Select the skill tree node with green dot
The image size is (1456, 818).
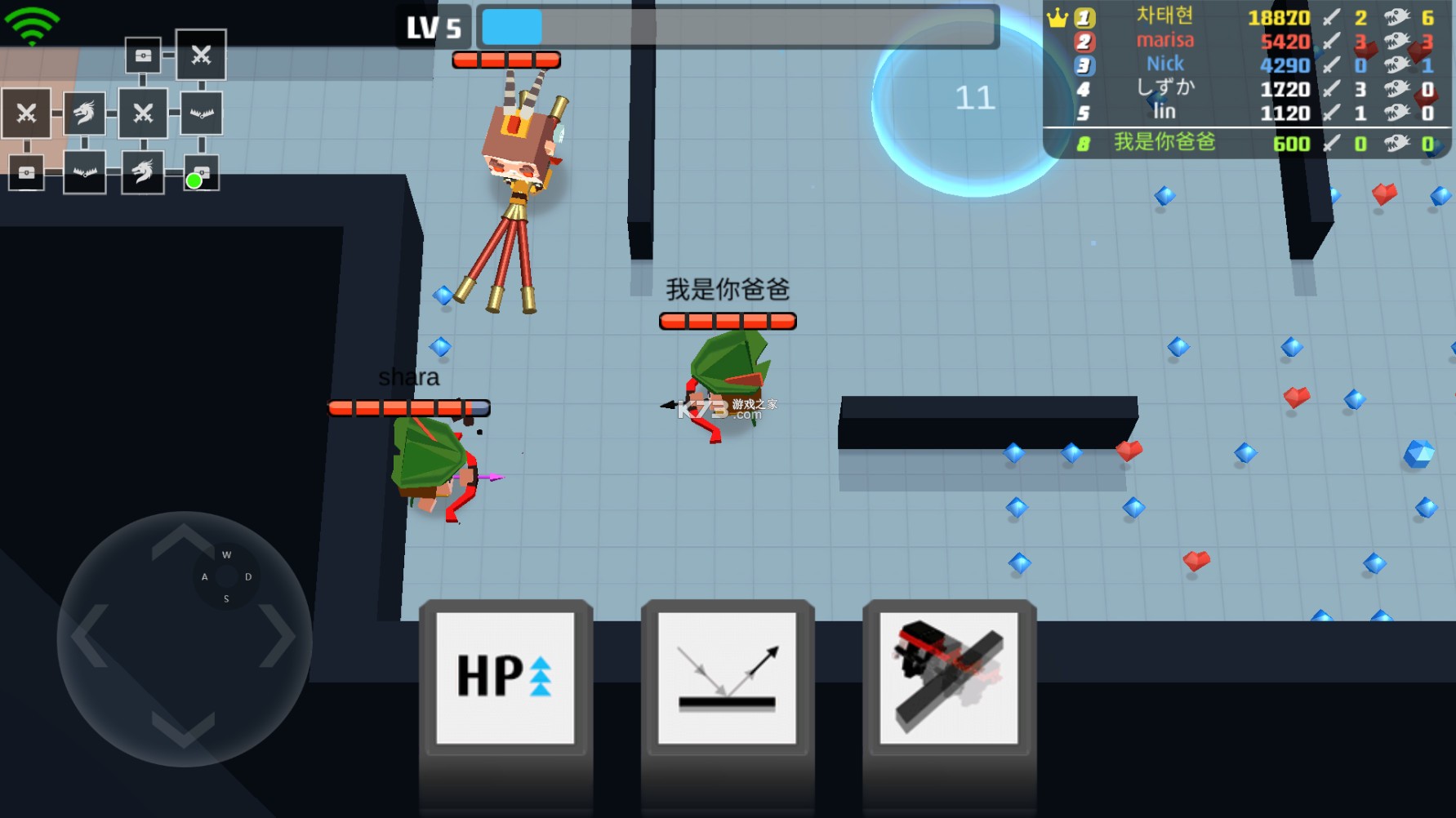click(200, 174)
